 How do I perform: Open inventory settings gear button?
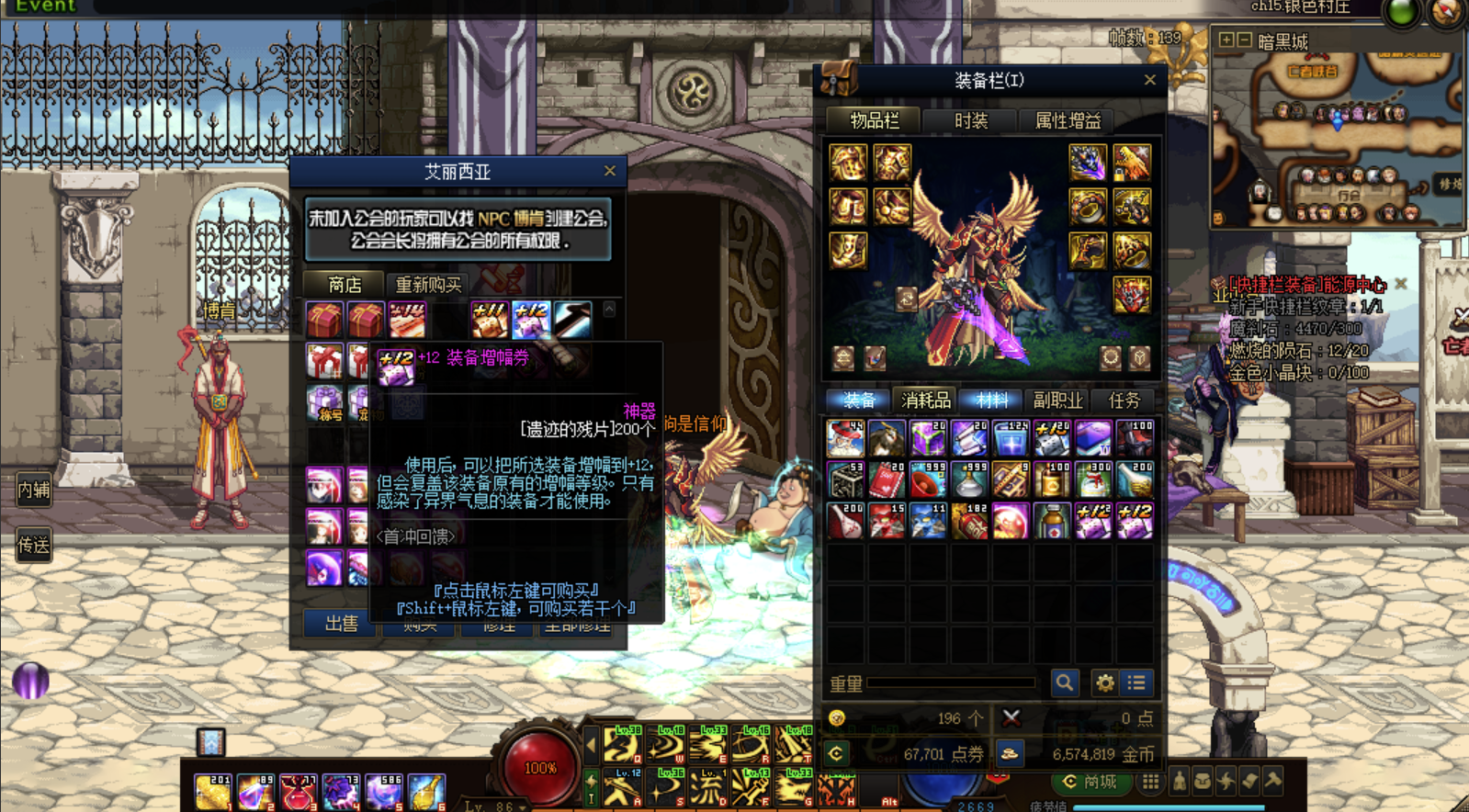click(x=1104, y=682)
